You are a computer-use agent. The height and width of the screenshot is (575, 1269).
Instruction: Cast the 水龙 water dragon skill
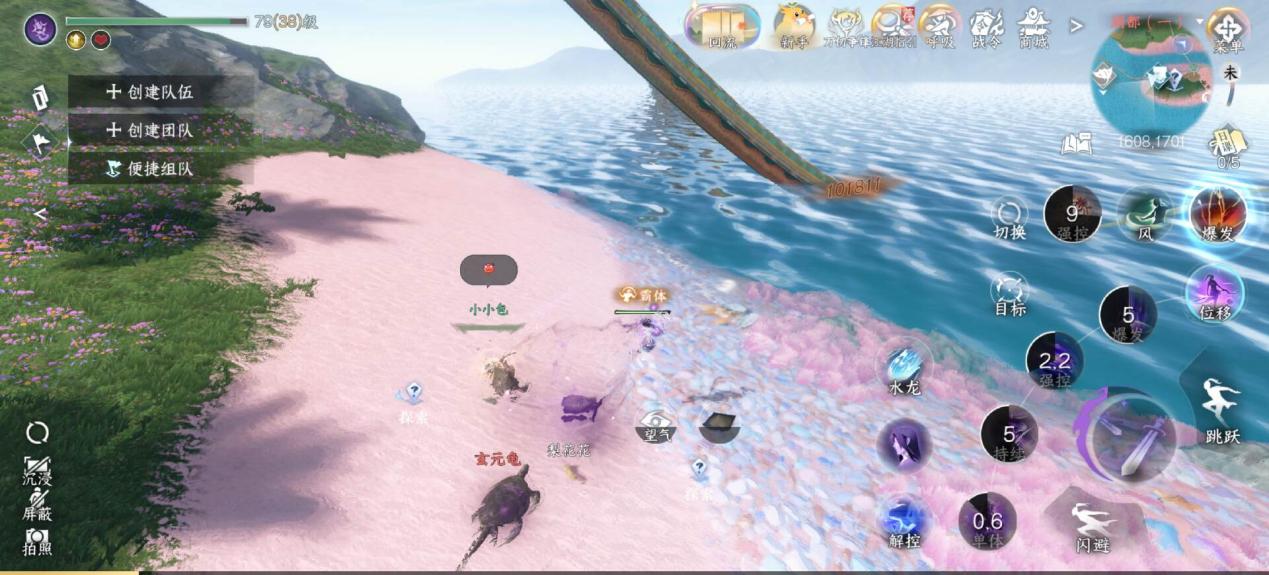tap(904, 368)
